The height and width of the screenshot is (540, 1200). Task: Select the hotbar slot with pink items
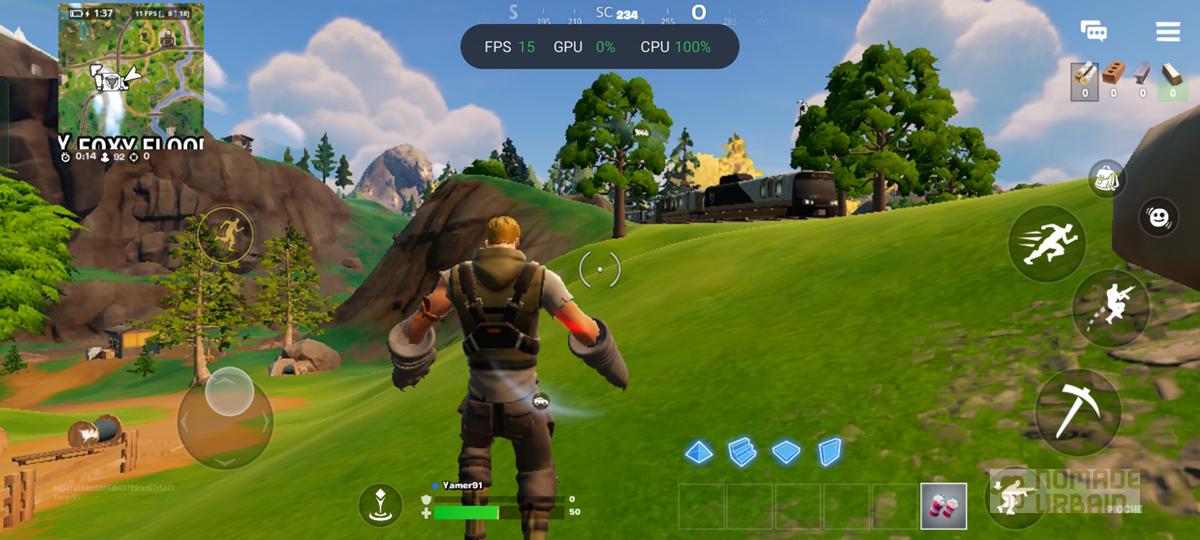pyautogui.click(x=943, y=505)
